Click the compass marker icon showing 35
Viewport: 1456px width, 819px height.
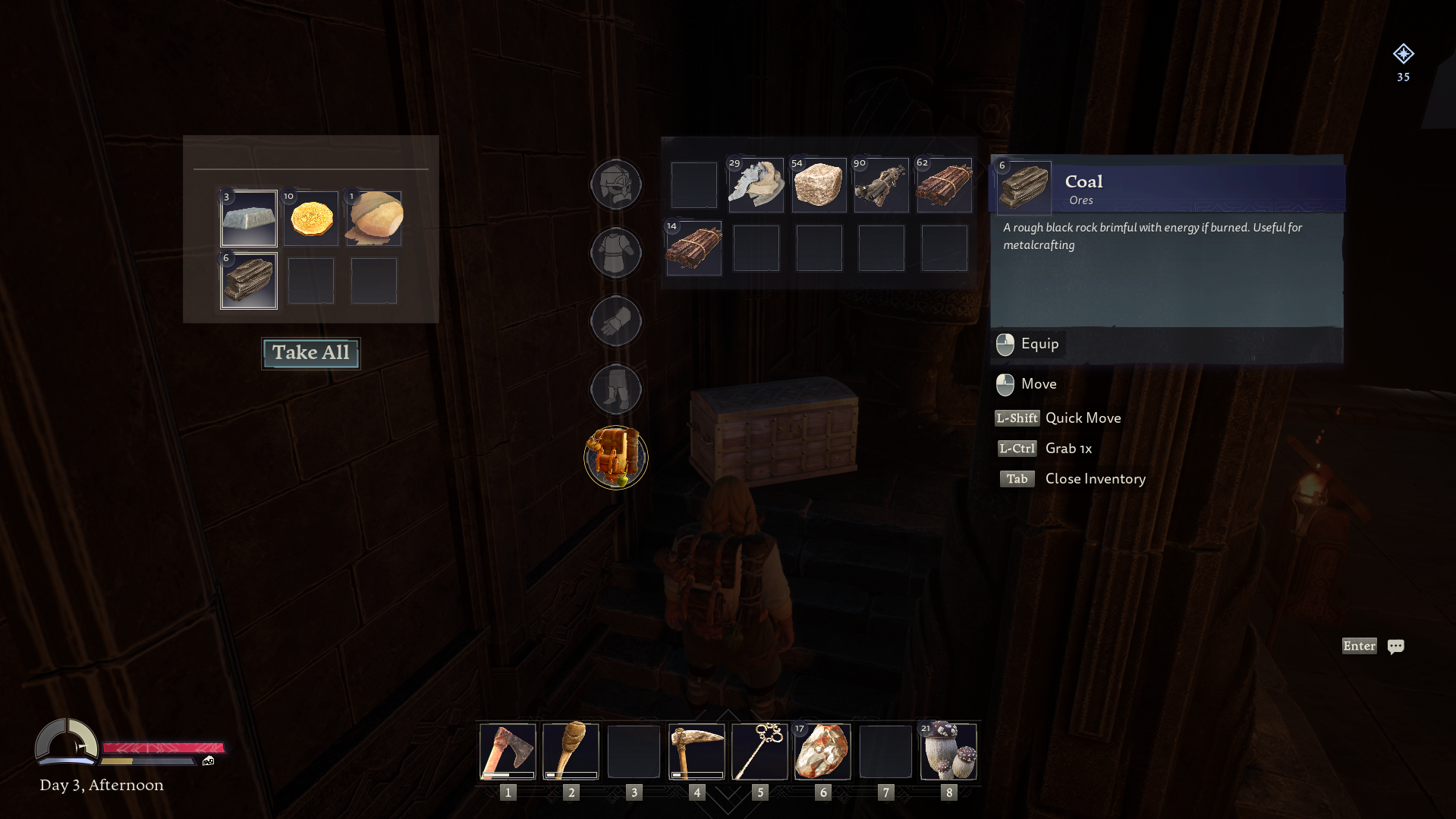tap(1404, 53)
